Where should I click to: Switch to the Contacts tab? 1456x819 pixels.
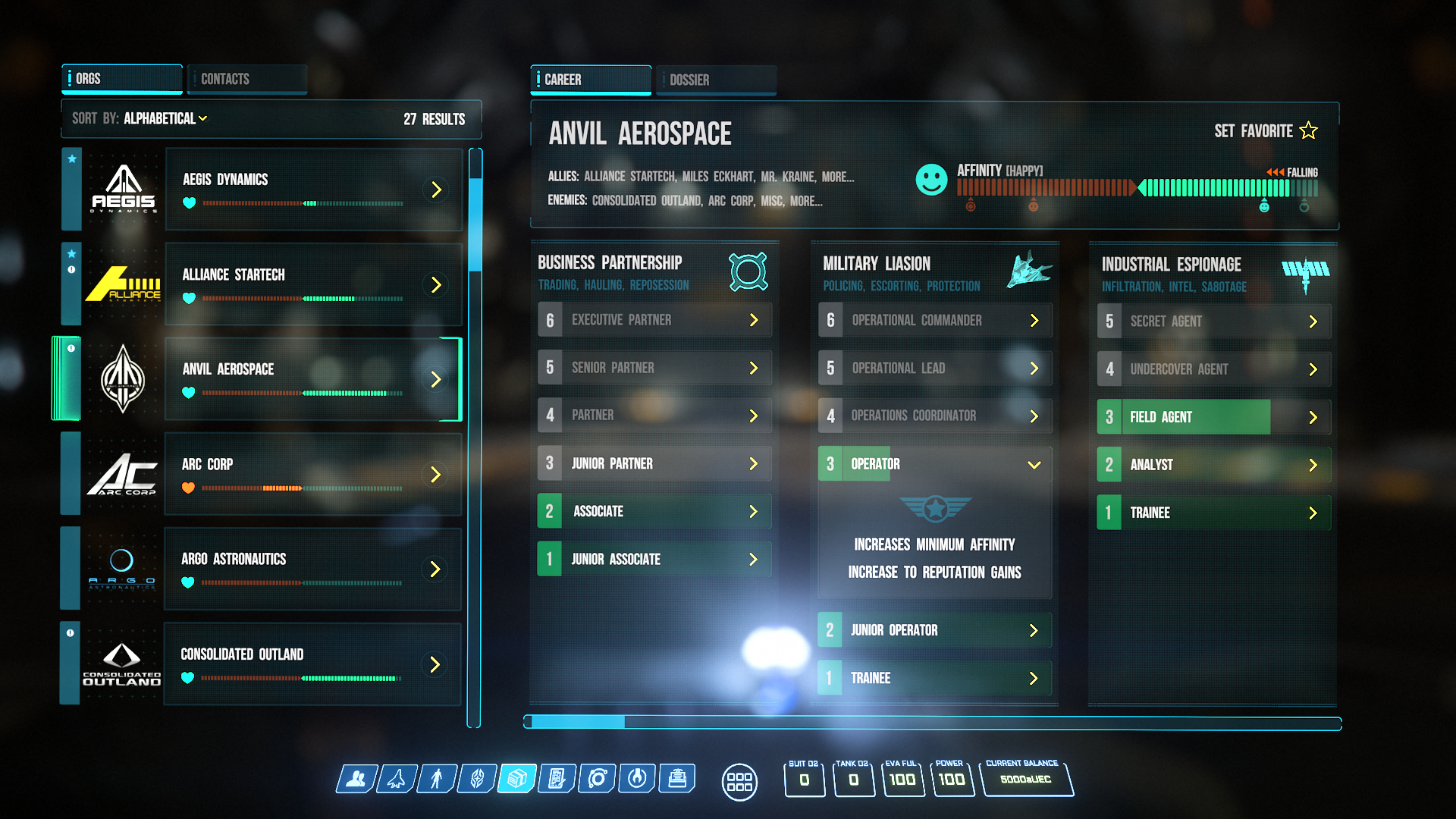click(x=246, y=79)
